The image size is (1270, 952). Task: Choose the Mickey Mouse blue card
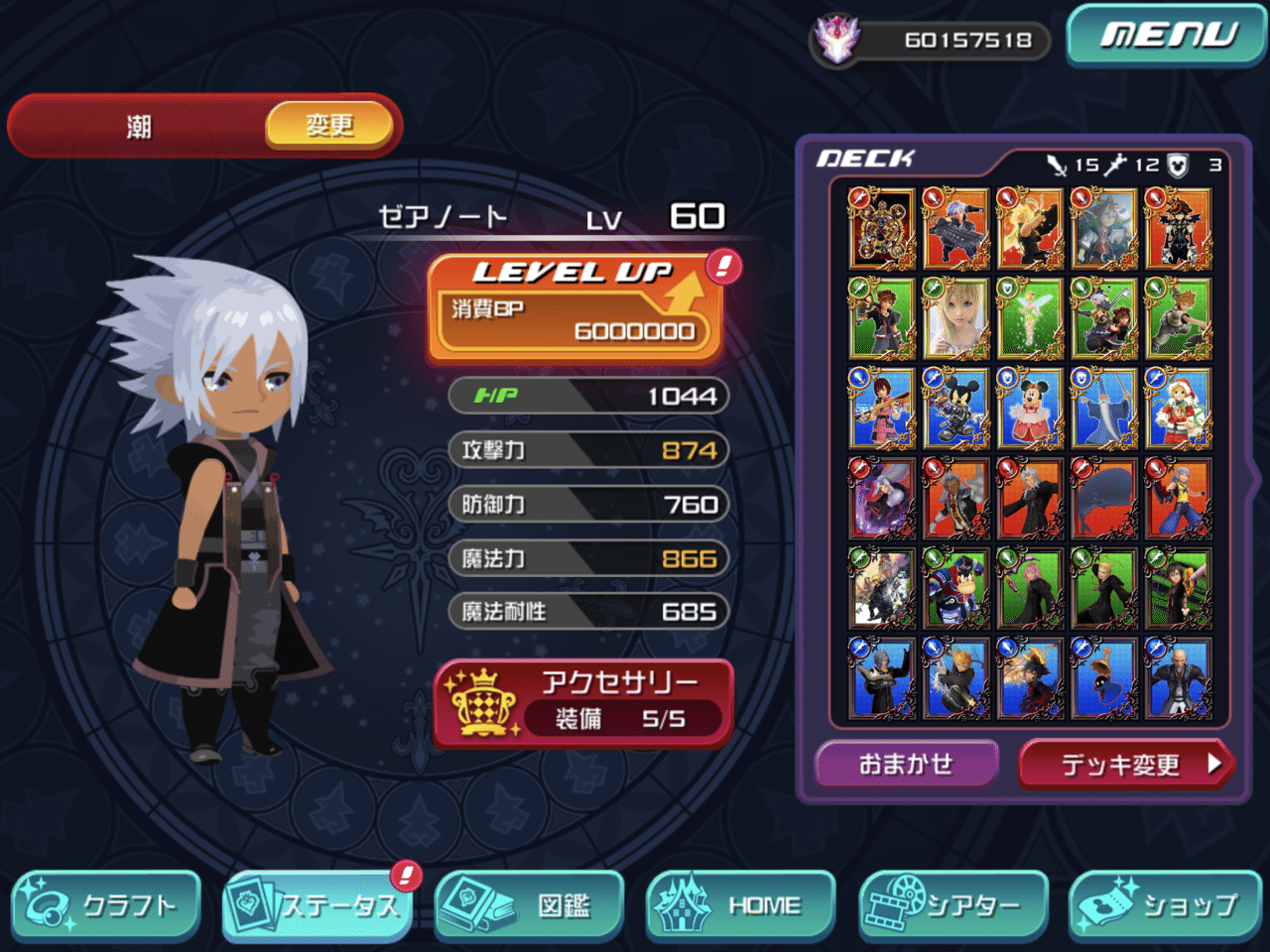(x=955, y=409)
